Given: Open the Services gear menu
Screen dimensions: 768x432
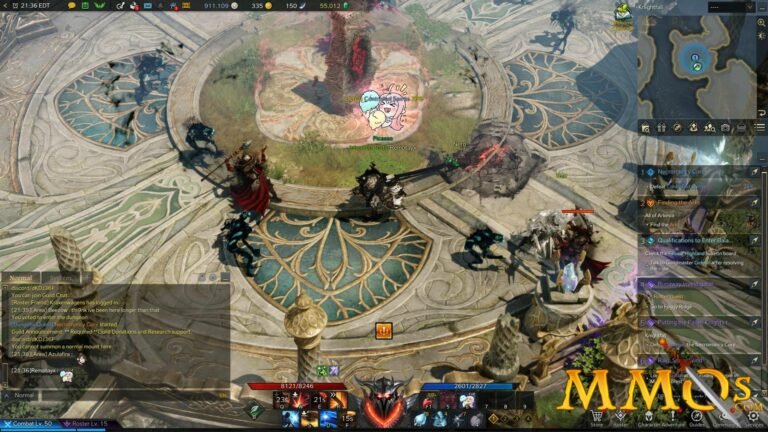Looking at the screenshot, I should tap(755, 416).
